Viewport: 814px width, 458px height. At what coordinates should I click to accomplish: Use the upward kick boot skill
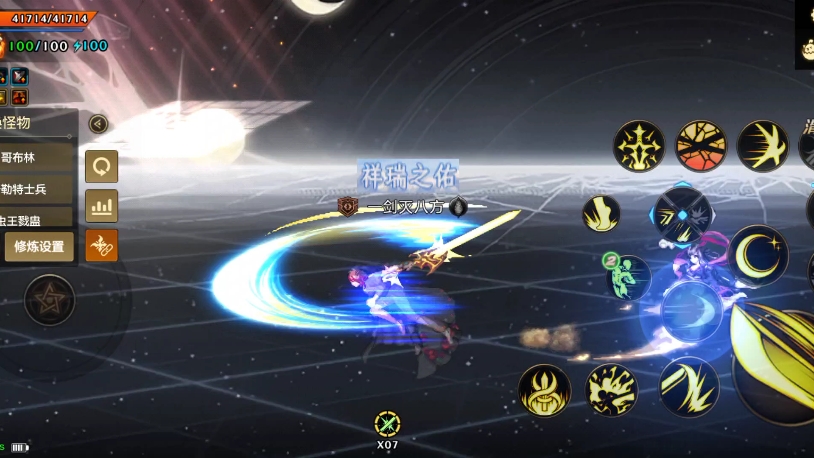point(601,213)
